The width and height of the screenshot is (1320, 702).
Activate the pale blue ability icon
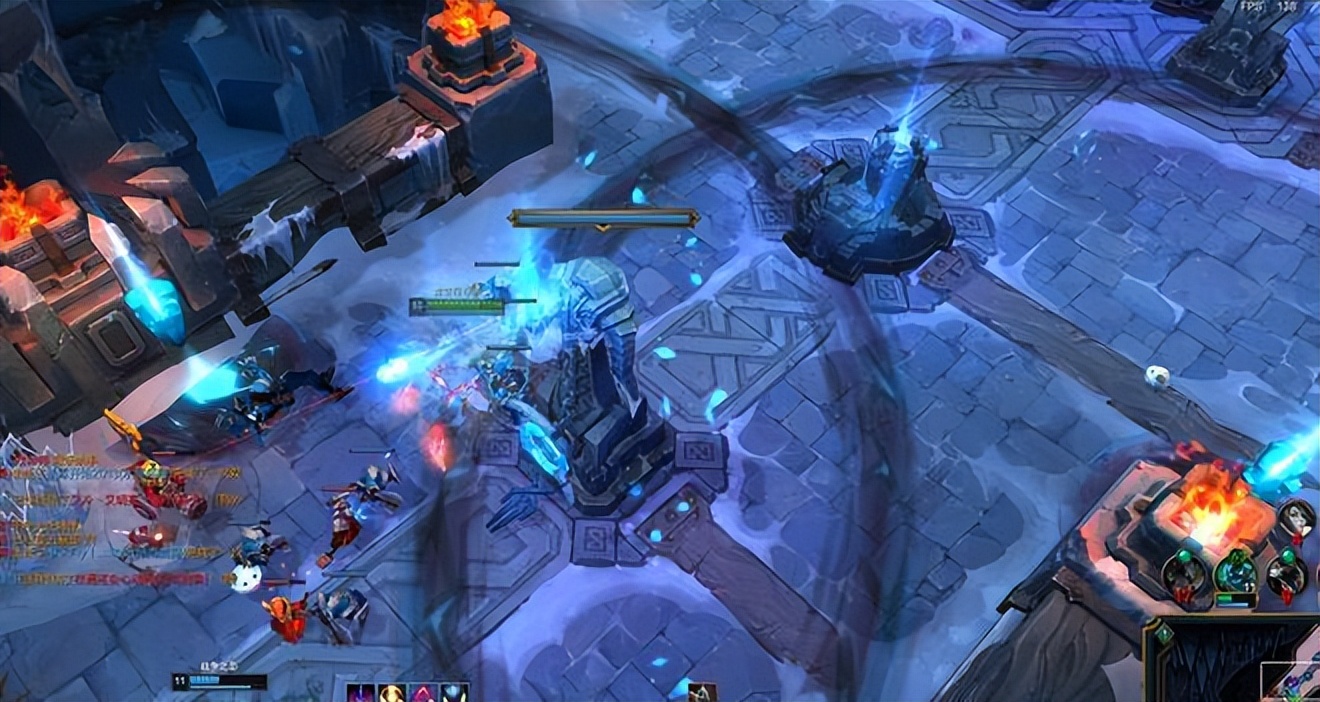pyautogui.click(x=455, y=693)
